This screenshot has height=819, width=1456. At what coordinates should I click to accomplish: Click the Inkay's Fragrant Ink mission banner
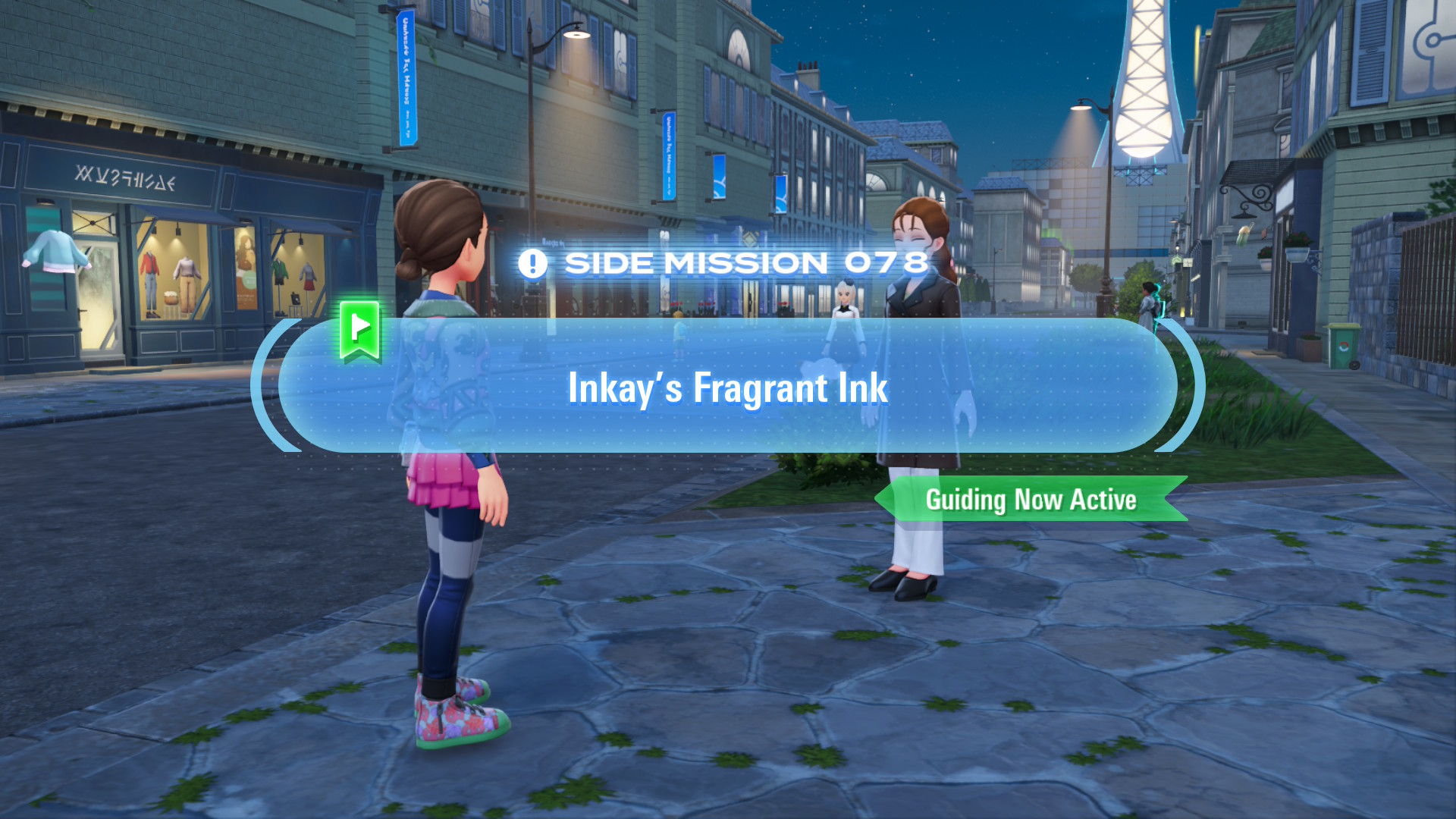click(x=727, y=387)
